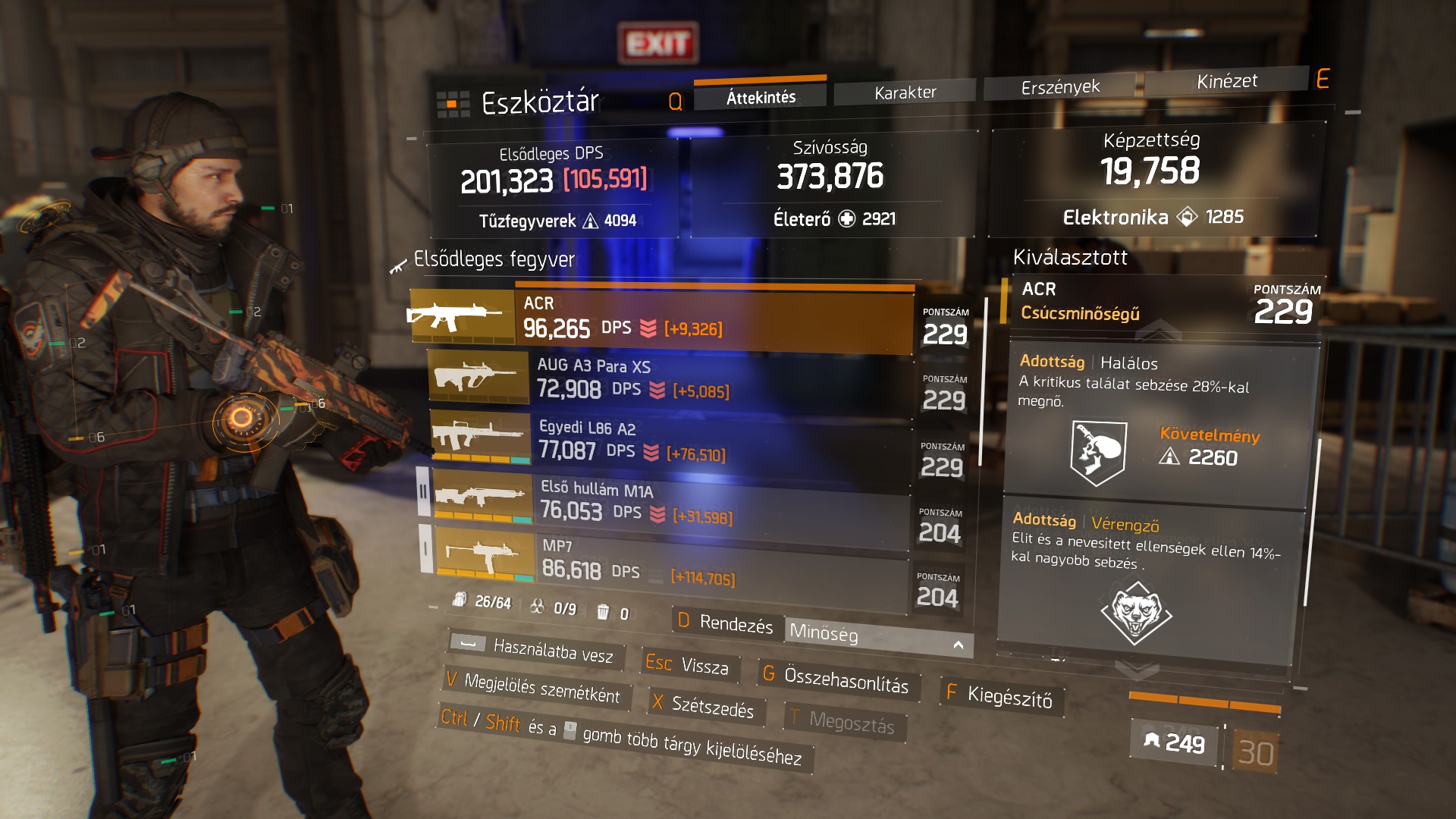Click the Megosztás share button
Viewport: 1456px width, 819px height.
843,721
